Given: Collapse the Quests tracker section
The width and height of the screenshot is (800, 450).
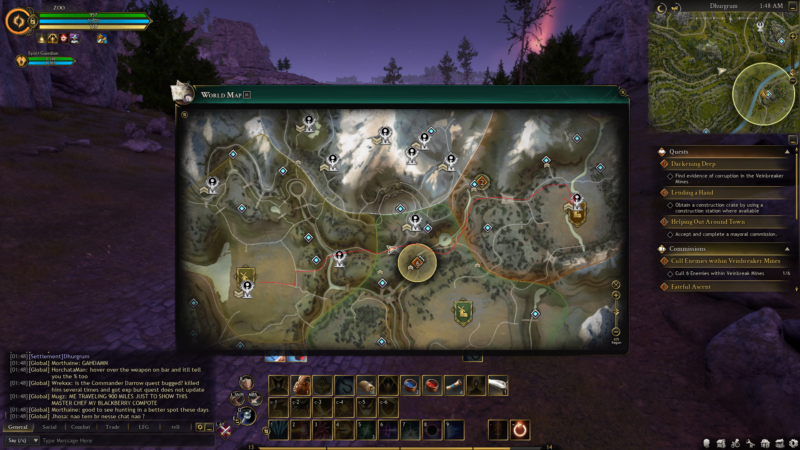Looking at the screenshot, I should tap(660, 150).
